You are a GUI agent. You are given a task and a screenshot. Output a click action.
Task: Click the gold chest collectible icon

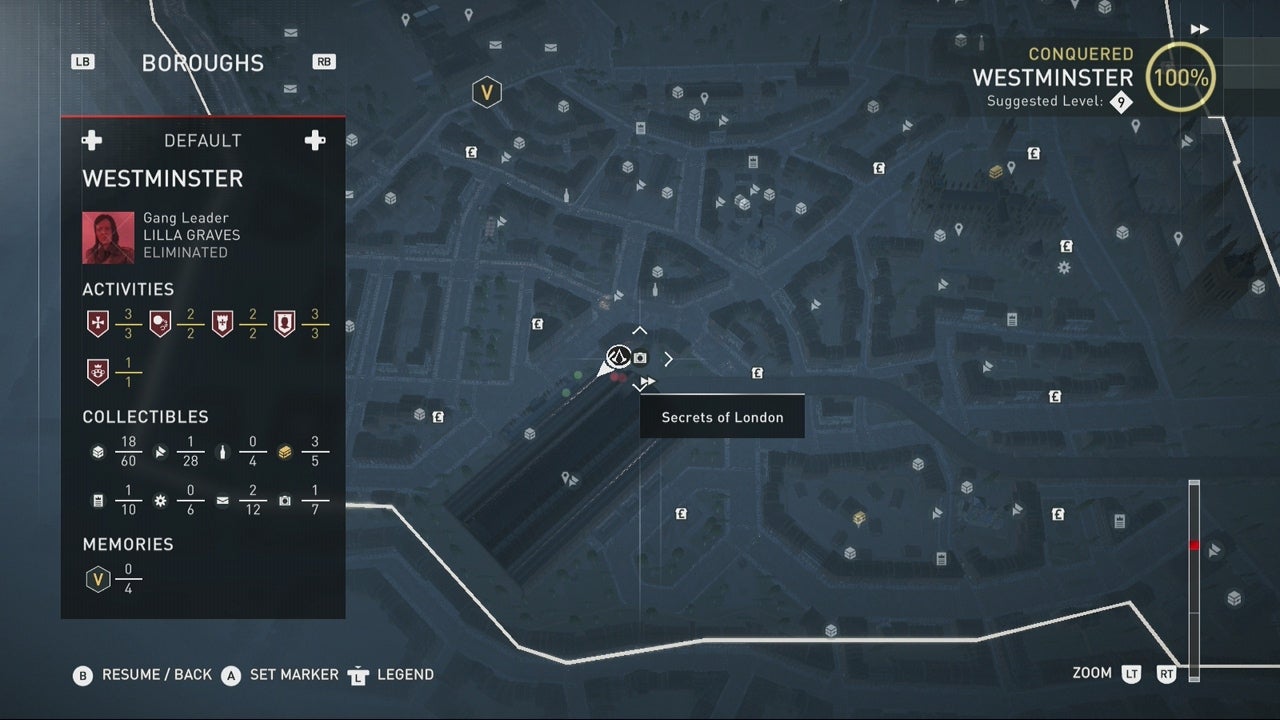(x=284, y=452)
